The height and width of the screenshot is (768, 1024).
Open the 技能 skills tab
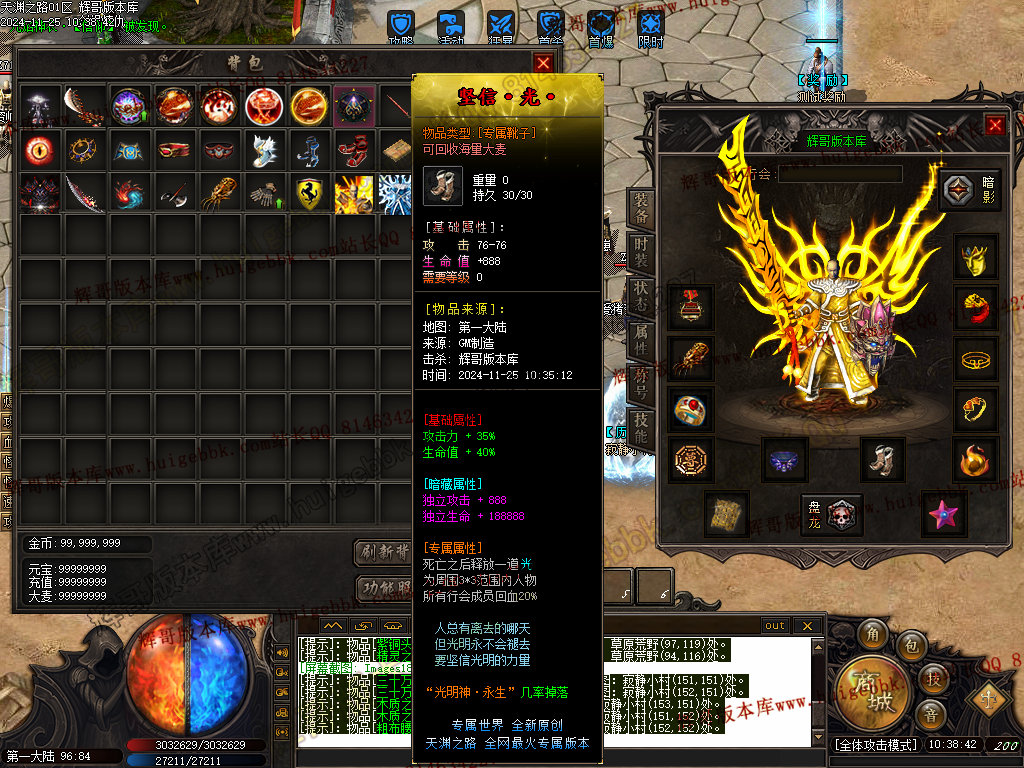641,430
